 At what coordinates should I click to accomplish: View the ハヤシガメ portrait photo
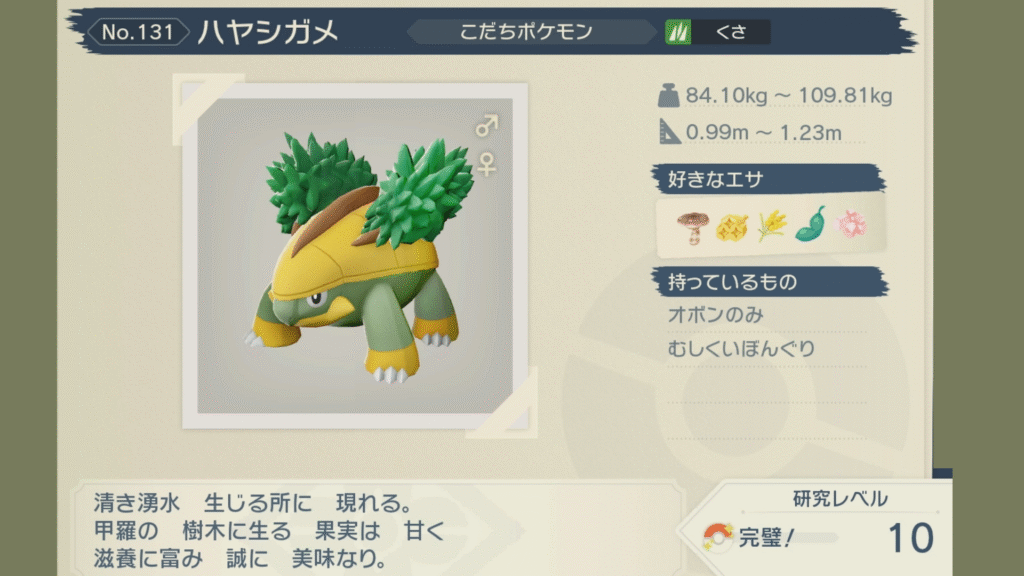click(355, 255)
